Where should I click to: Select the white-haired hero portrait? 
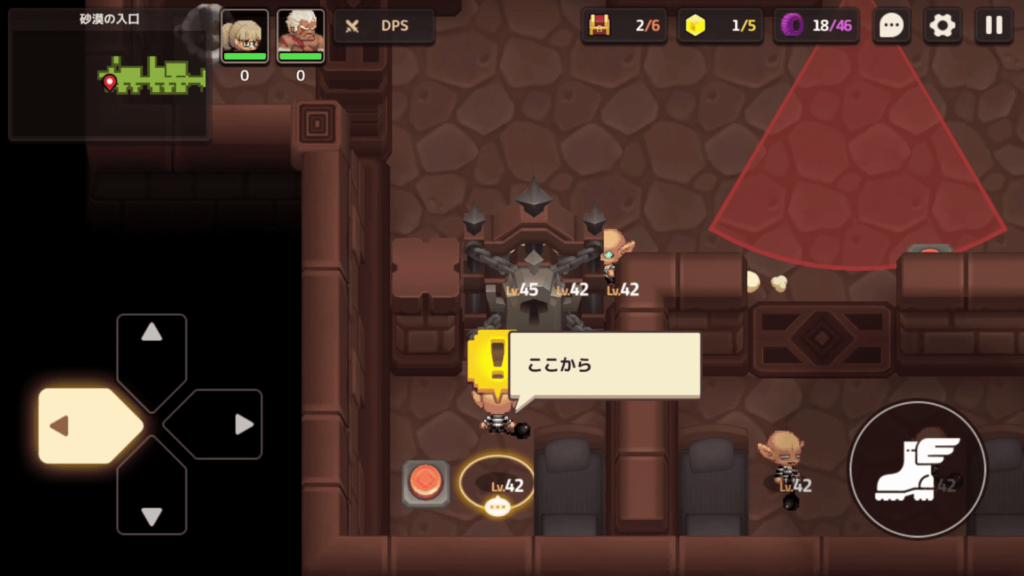pos(300,37)
